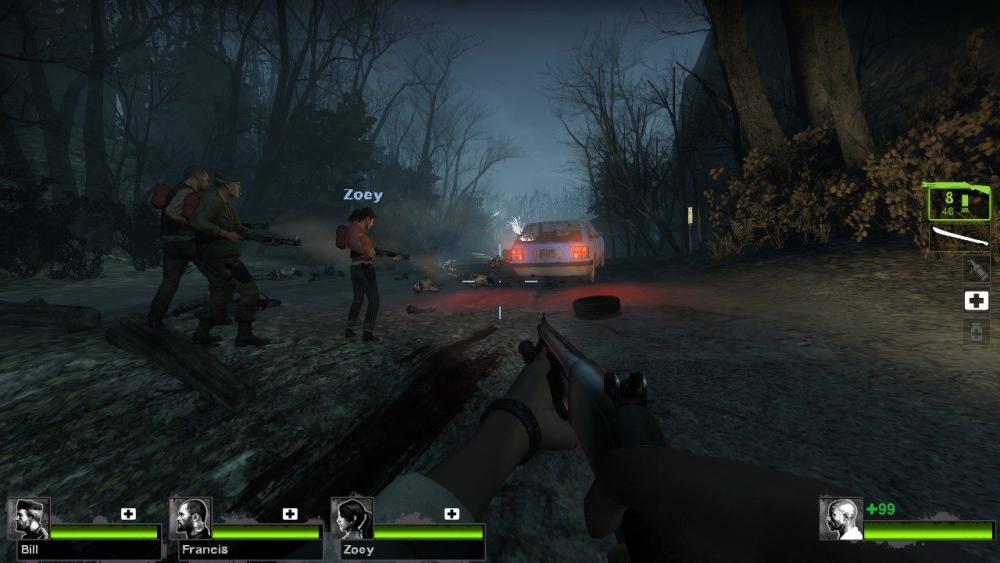The image size is (1000, 563).
Task: Choose the first aid kit slot
Action: [976, 300]
